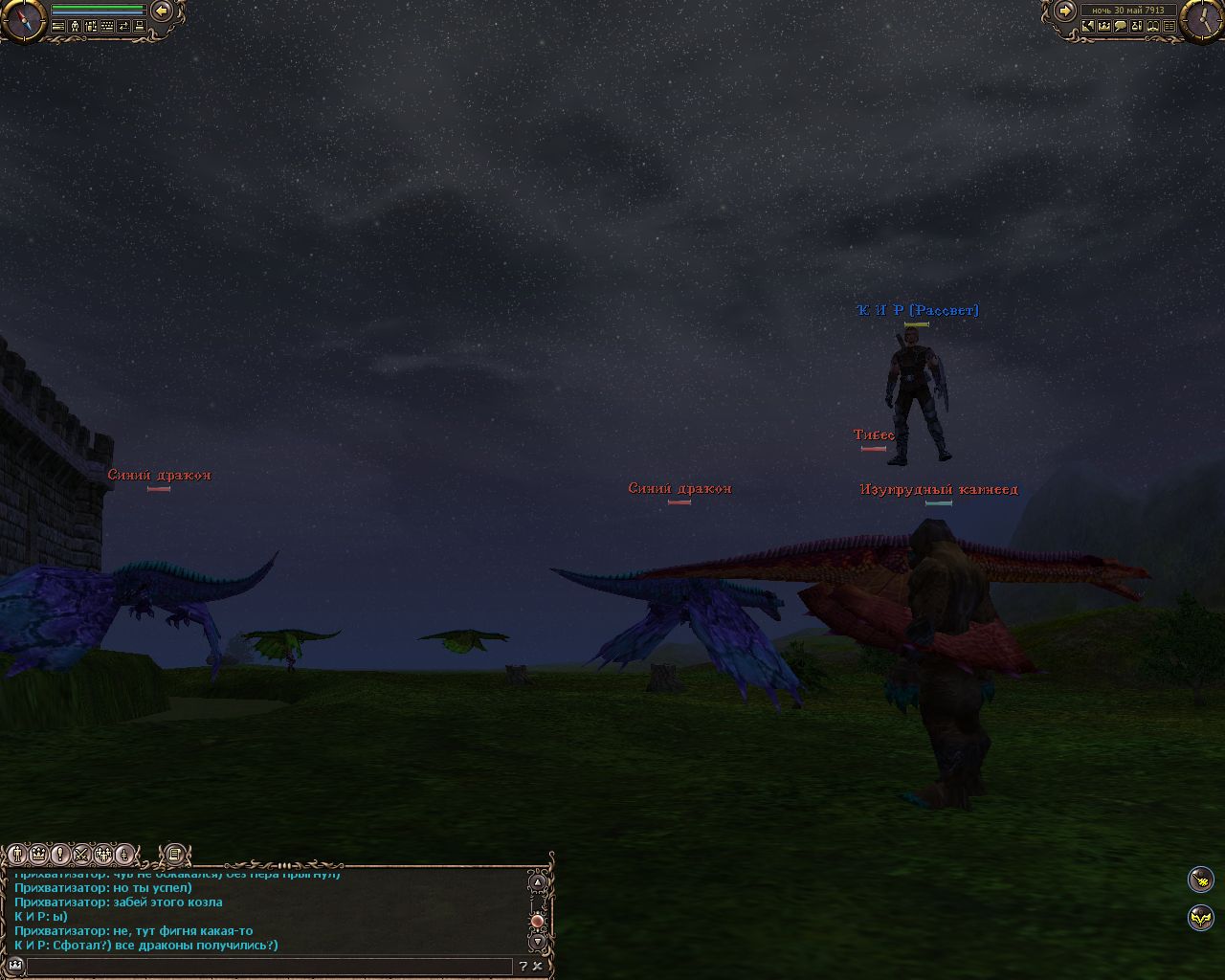1225x980 pixels.
Task: Focus the chat message input field
Action: [x=268, y=967]
